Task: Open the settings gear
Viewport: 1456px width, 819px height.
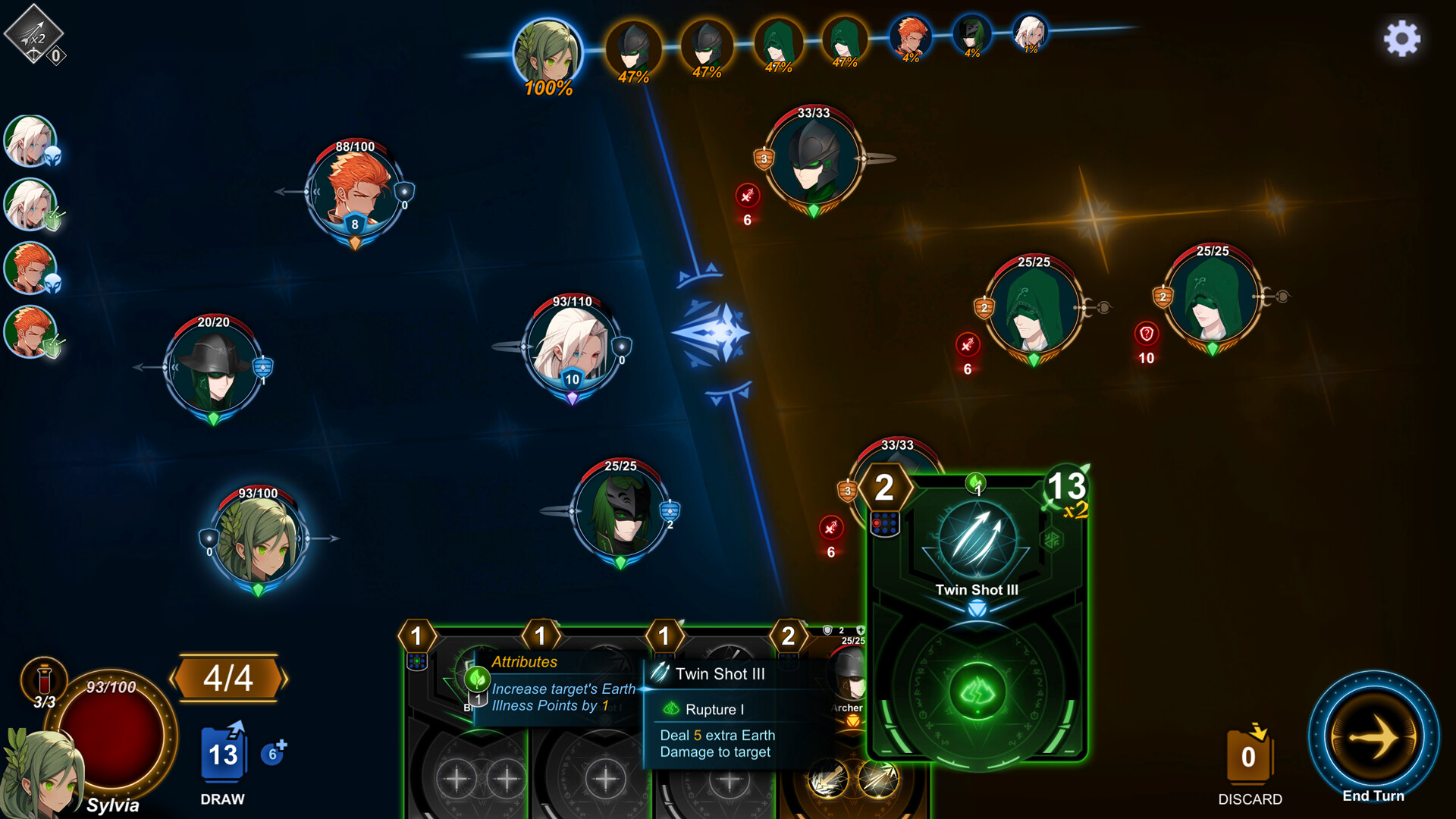Action: tap(1401, 38)
